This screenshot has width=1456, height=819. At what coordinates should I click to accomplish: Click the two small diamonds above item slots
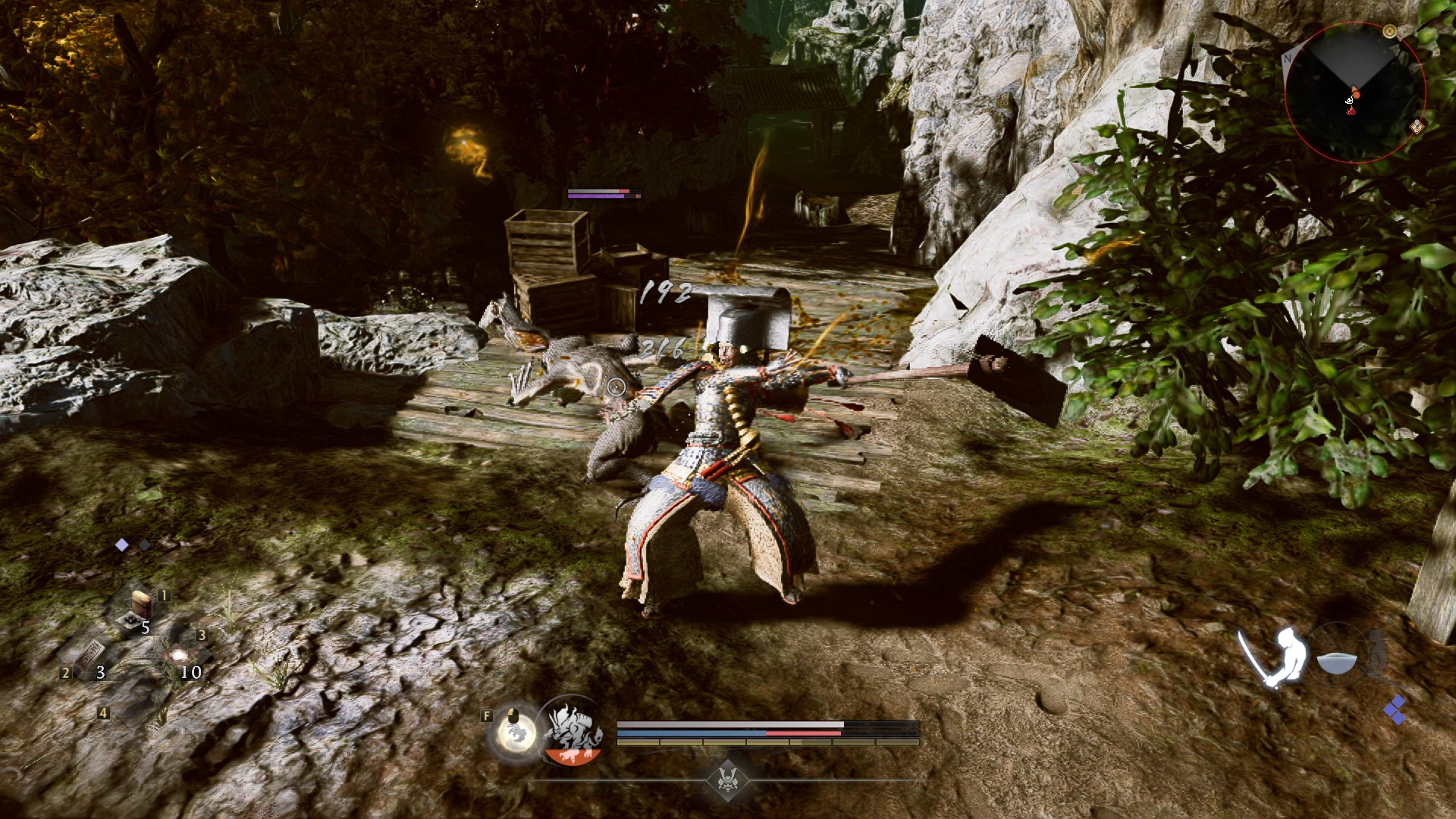pos(130,544)
